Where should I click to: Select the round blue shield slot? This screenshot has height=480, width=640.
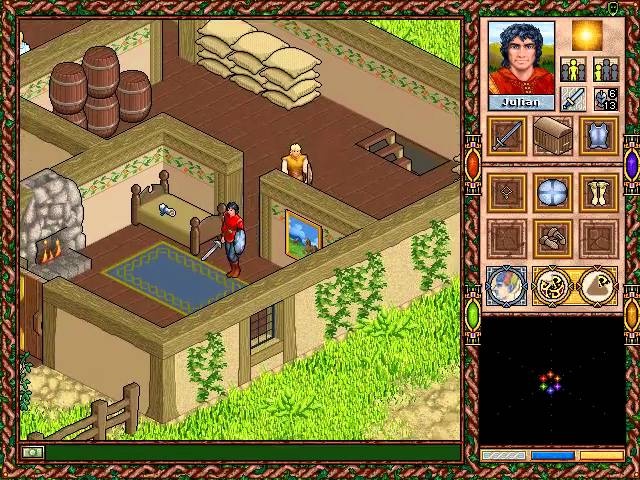[553, 192]
